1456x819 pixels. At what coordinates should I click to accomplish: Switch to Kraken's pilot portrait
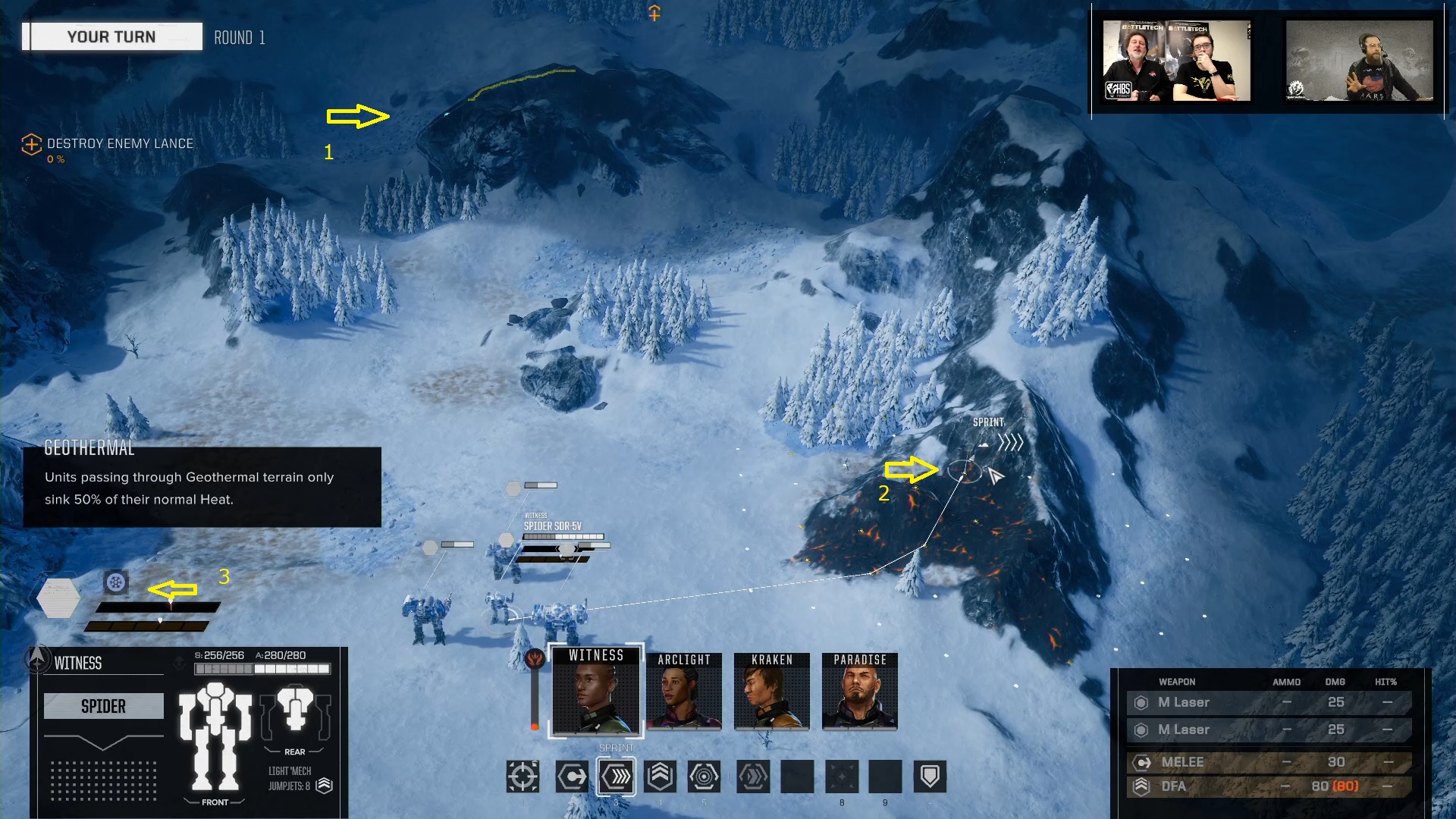click(771, 692)
